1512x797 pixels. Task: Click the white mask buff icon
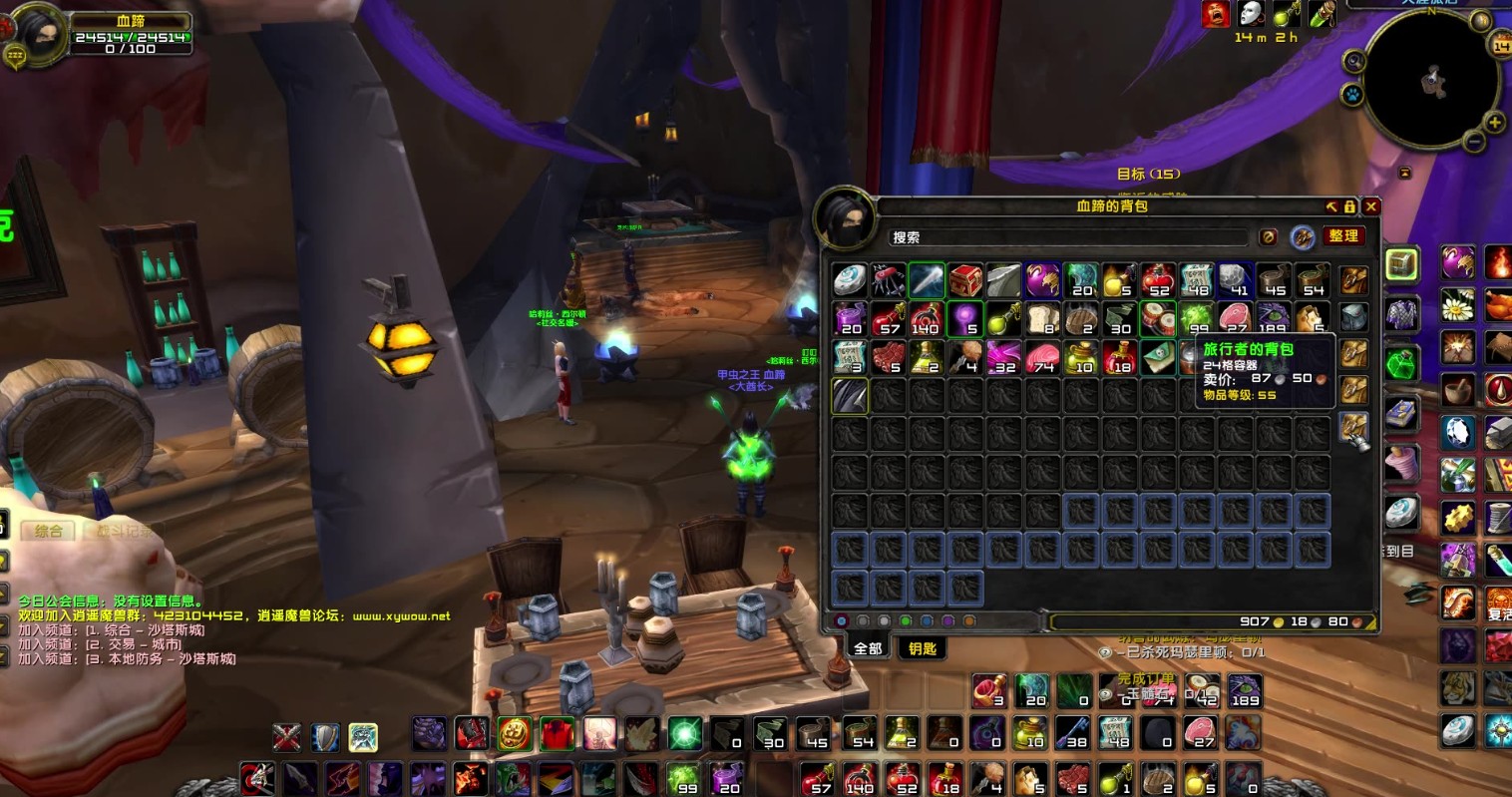coord(1250,13)
